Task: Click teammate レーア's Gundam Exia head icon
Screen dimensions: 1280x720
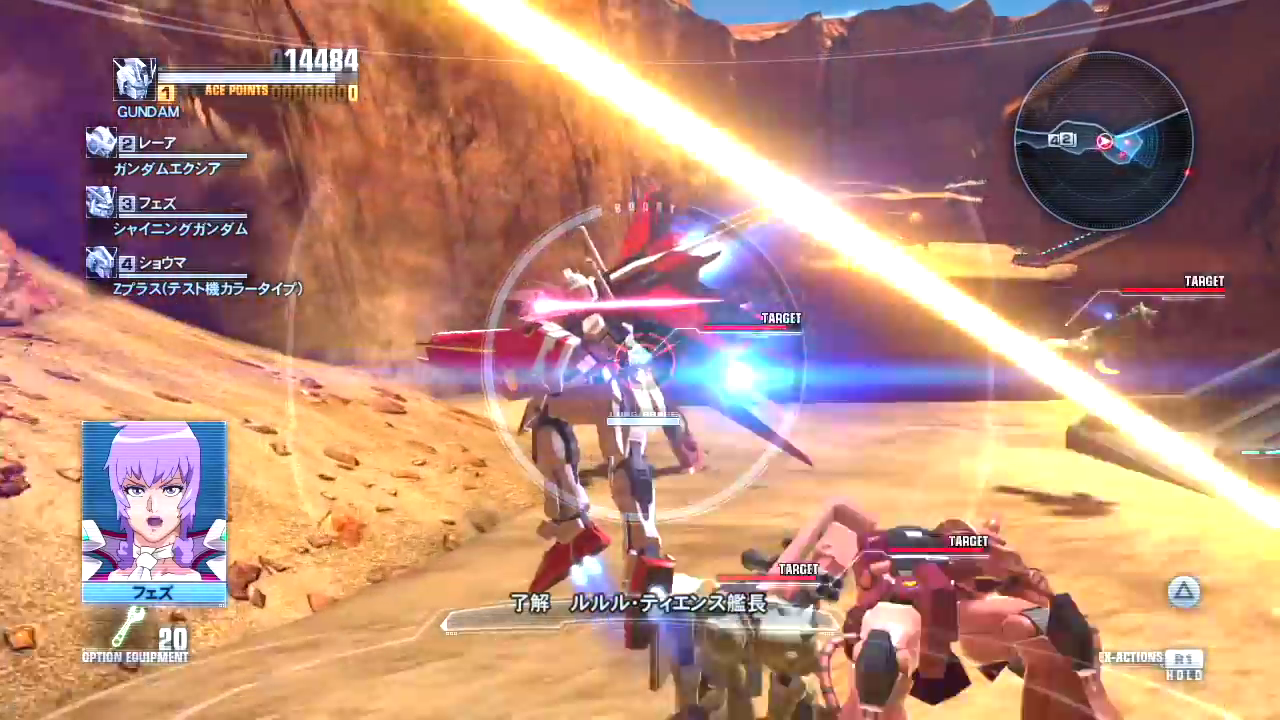Action: point(101,142)
